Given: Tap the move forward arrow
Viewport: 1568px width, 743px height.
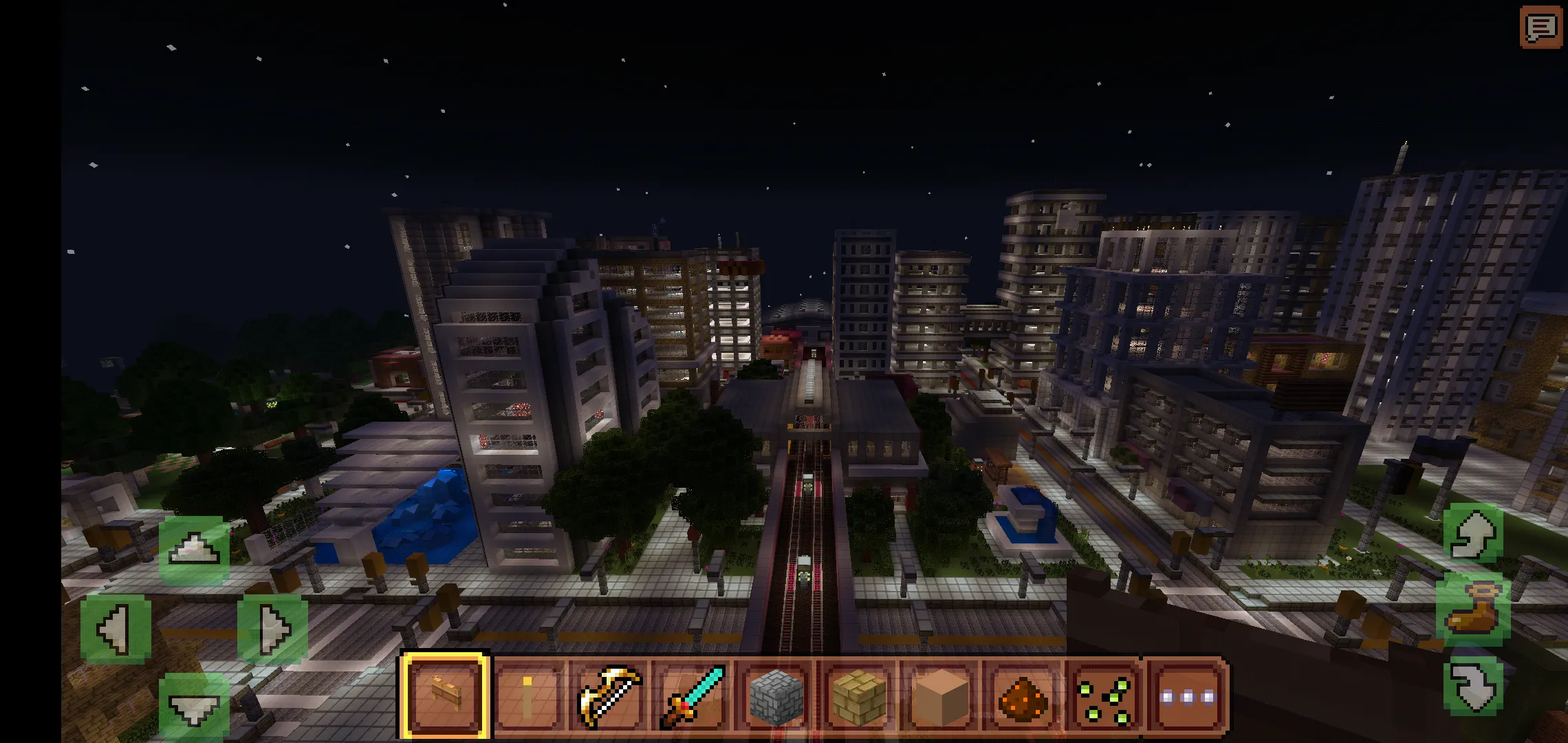Looking at the screenshot, I should click(193, 550).
